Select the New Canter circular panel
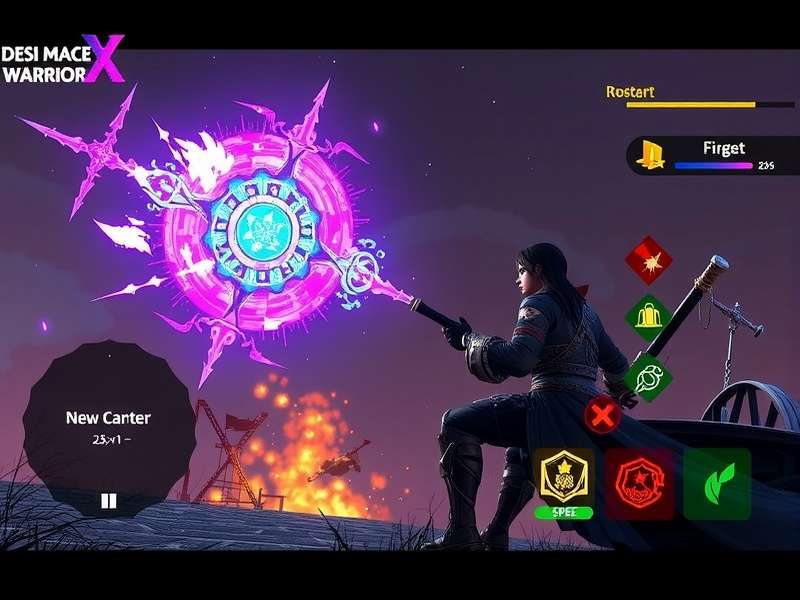Image resolution: width=800 pixels, height=600 pixels. pos(108,425)
